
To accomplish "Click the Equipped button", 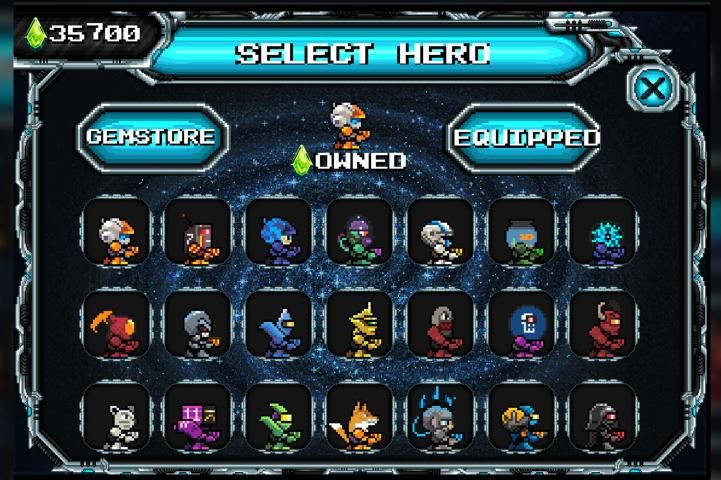I will click(525, 138).
